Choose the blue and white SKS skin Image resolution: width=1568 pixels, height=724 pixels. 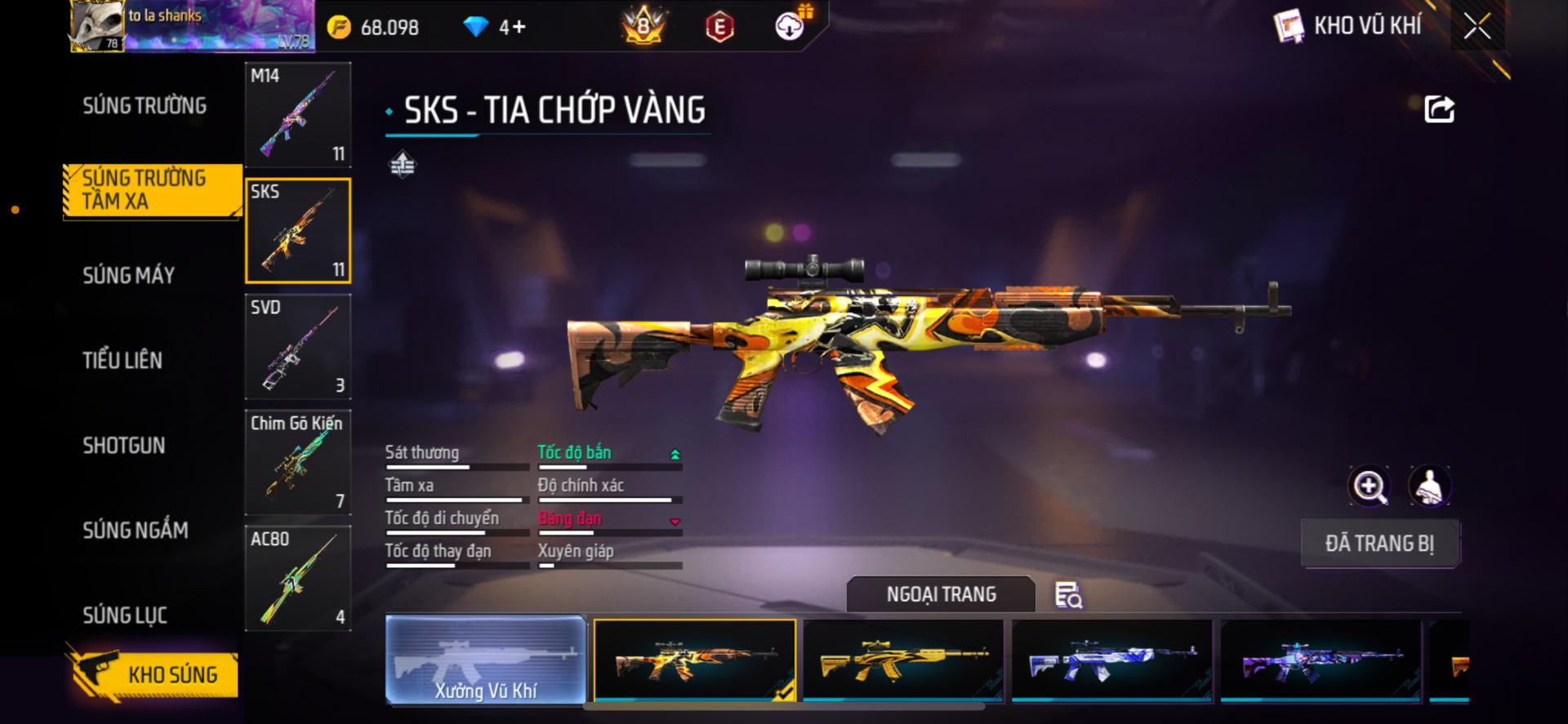1111,660
